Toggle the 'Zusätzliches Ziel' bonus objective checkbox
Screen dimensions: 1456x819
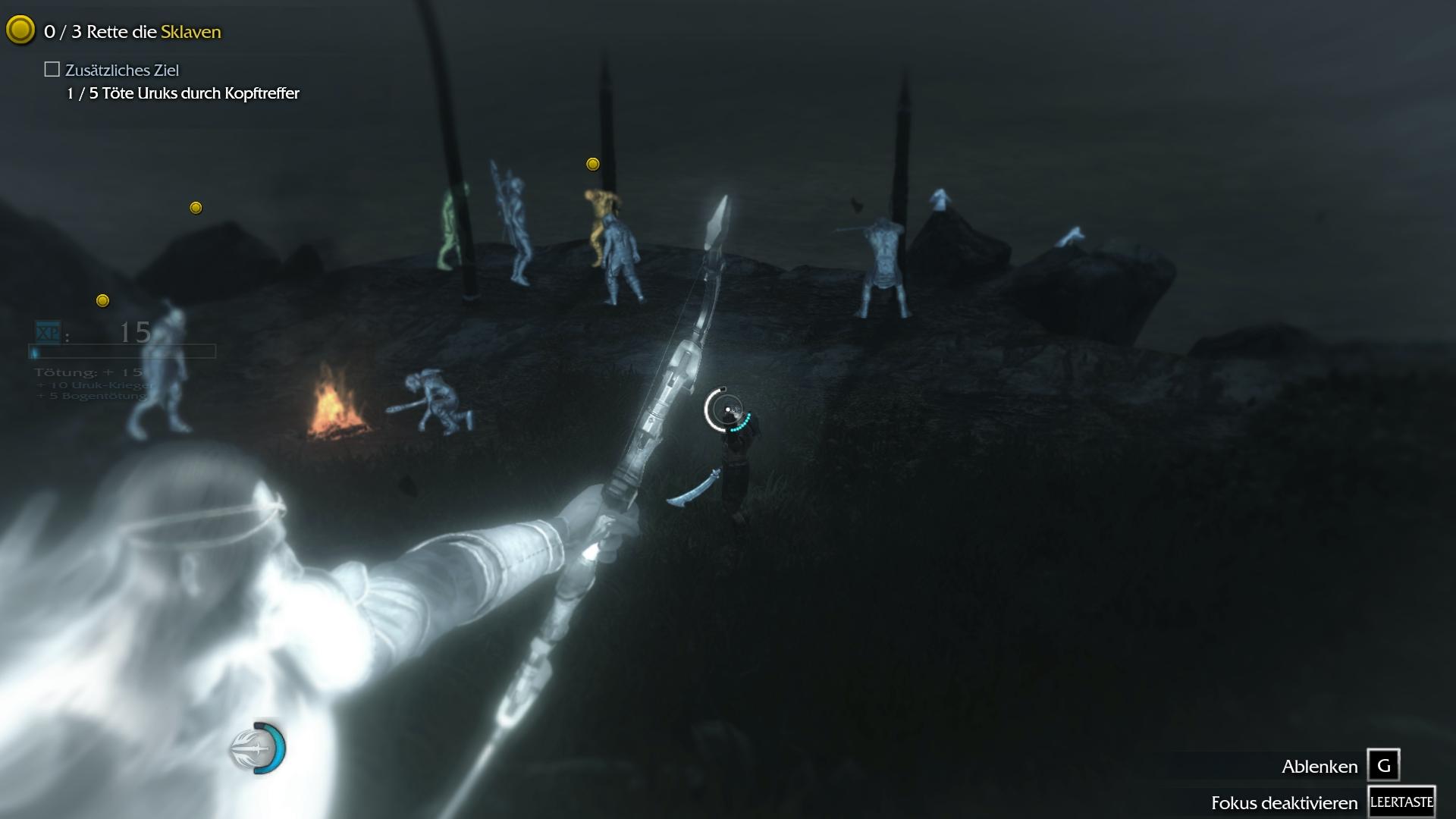(52, 70)
